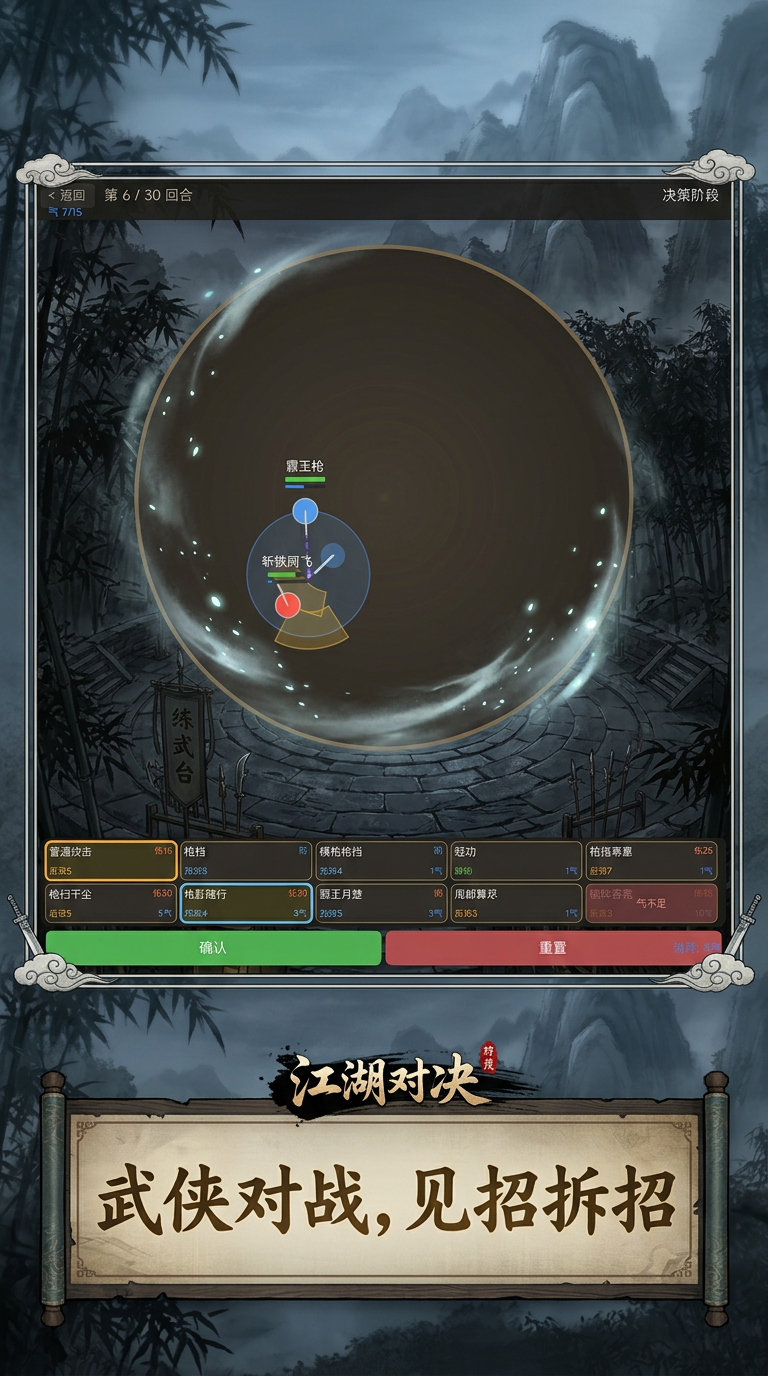Screen dimensions: 768x1376
Task: Pick the 横枪格挡 skill card
Action: (x=381, y=861)
